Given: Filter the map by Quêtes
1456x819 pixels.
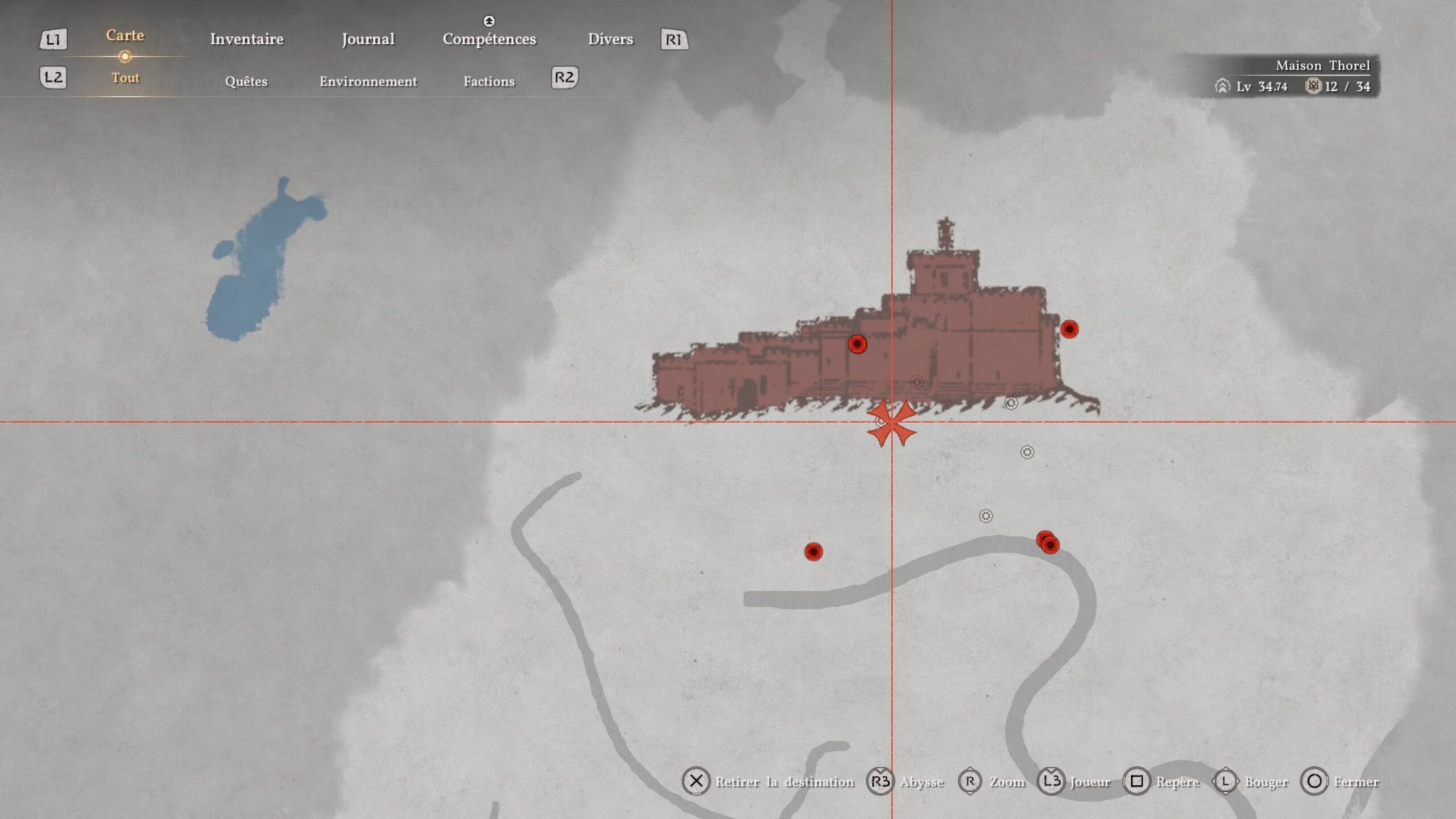Looking at the screenshot, I should click(x=246, y=81).
